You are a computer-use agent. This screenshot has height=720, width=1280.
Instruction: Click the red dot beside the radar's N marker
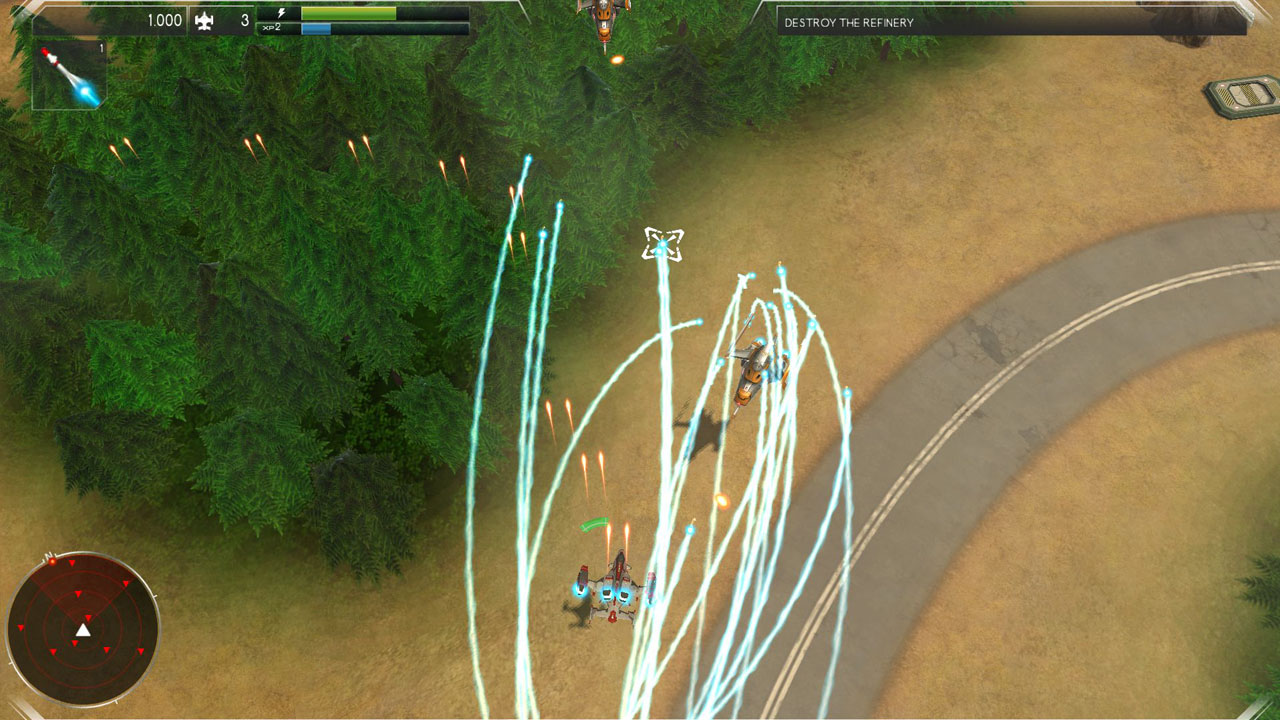pyautogui.click(x=53, y=562)
